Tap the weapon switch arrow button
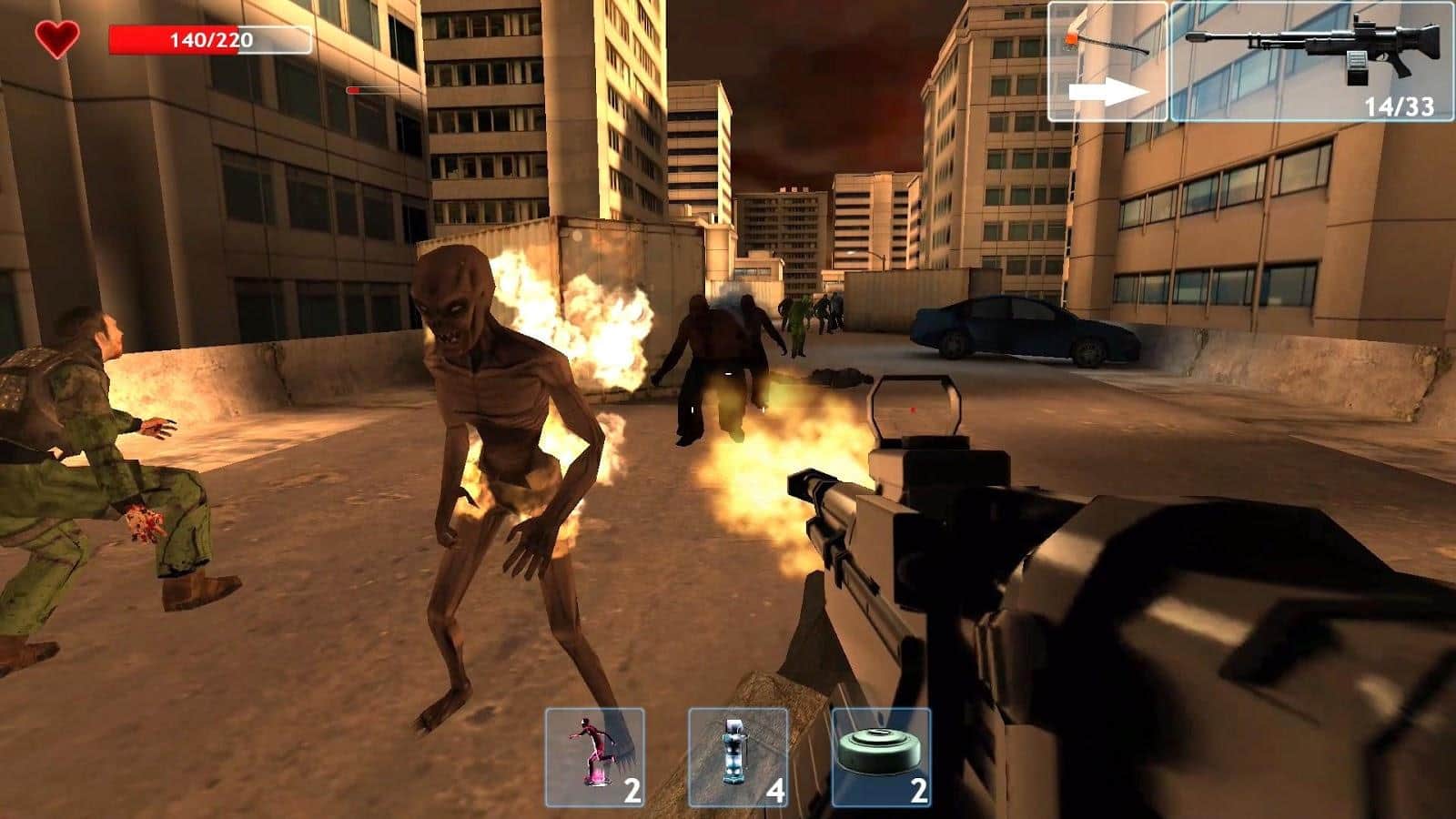 click(1107, 62)
